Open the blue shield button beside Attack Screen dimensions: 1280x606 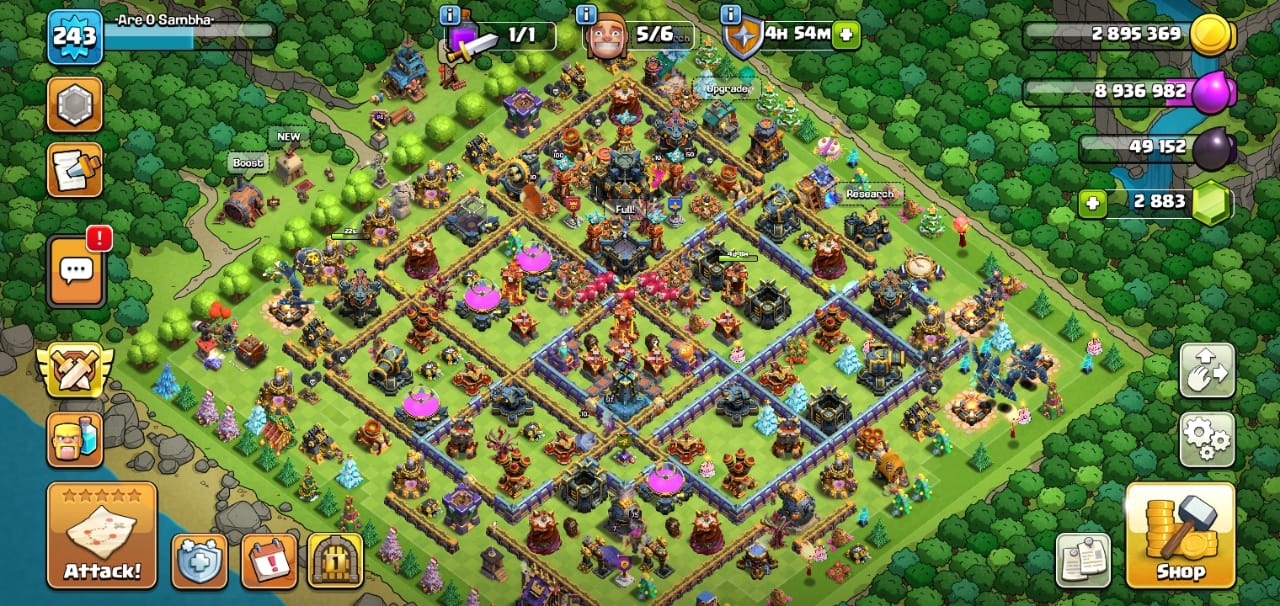coord(198,561)
